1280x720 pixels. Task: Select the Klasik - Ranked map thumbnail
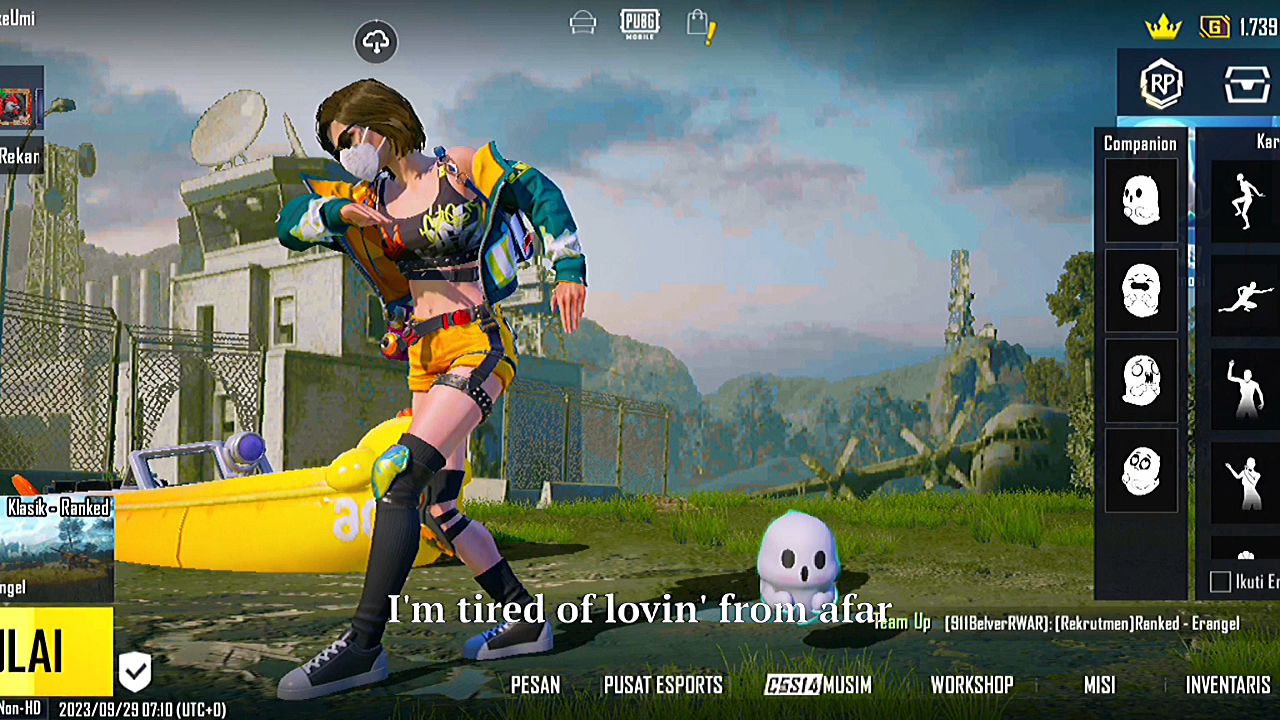click(56, 548)
